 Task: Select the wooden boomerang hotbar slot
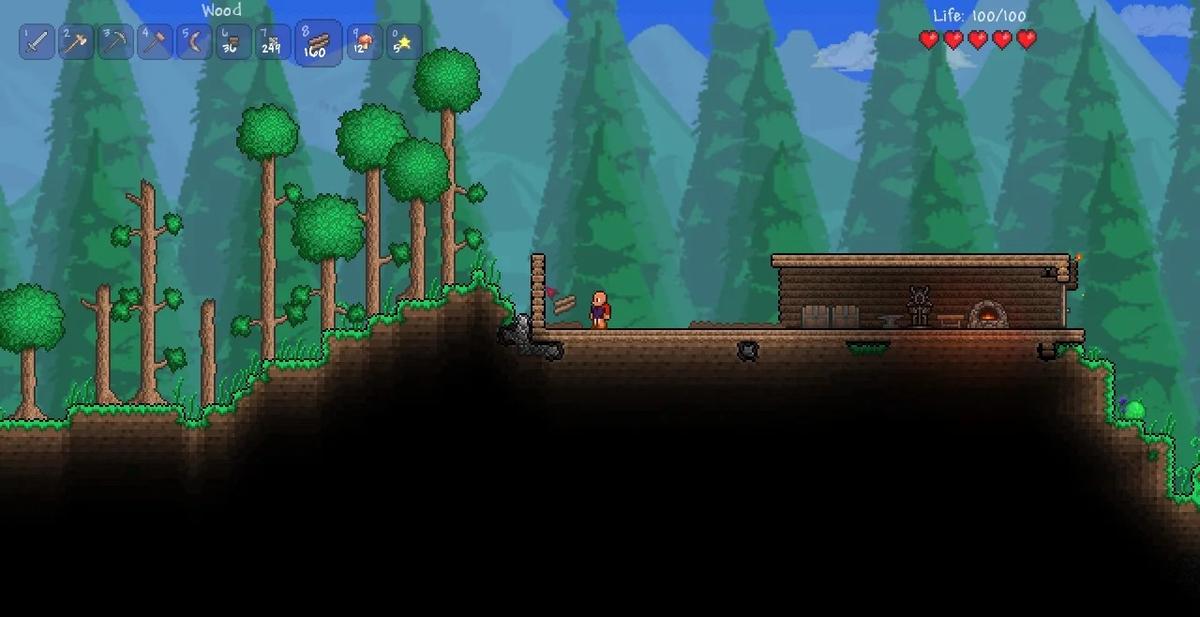tap(194, 43)
